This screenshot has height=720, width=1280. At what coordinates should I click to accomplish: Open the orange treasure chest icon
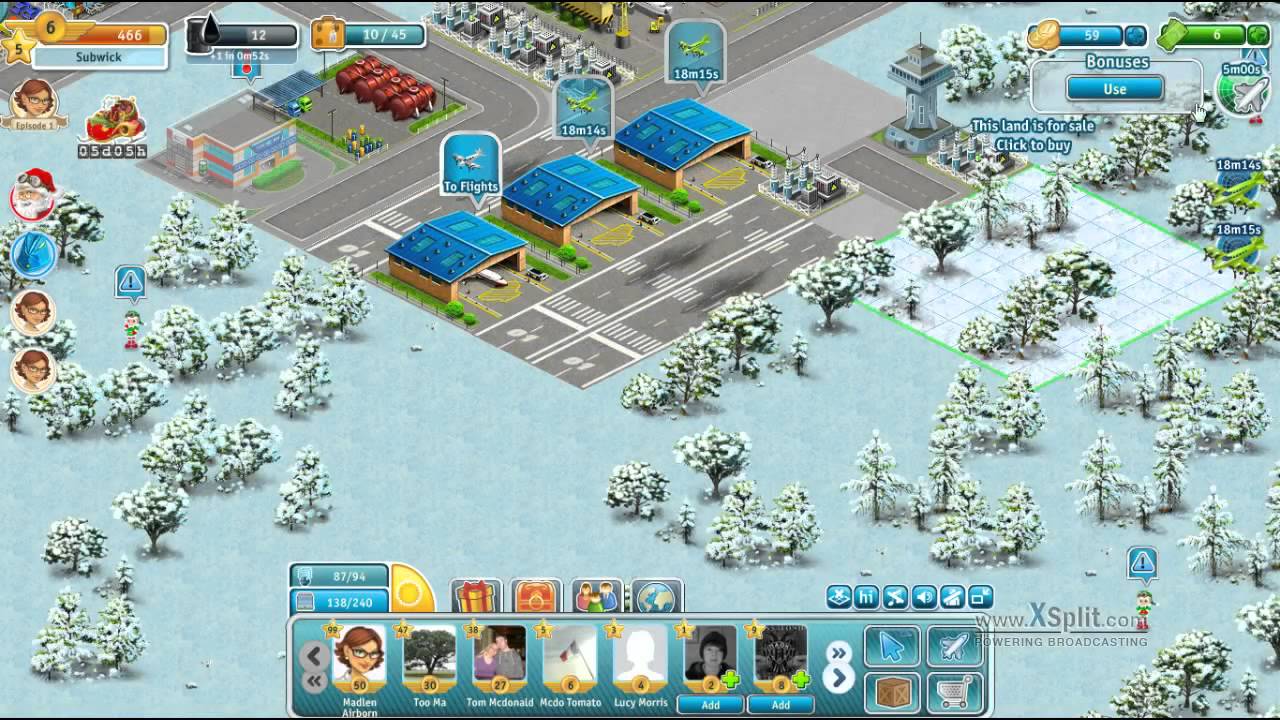pos(537,598)
